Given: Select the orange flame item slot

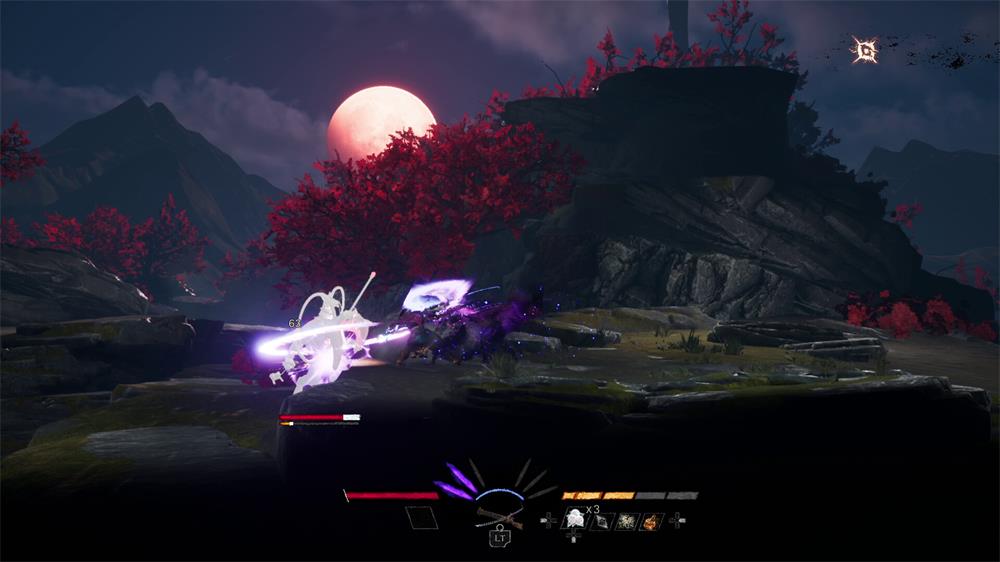Looking at the screenshot, I should tap(650, 520).
